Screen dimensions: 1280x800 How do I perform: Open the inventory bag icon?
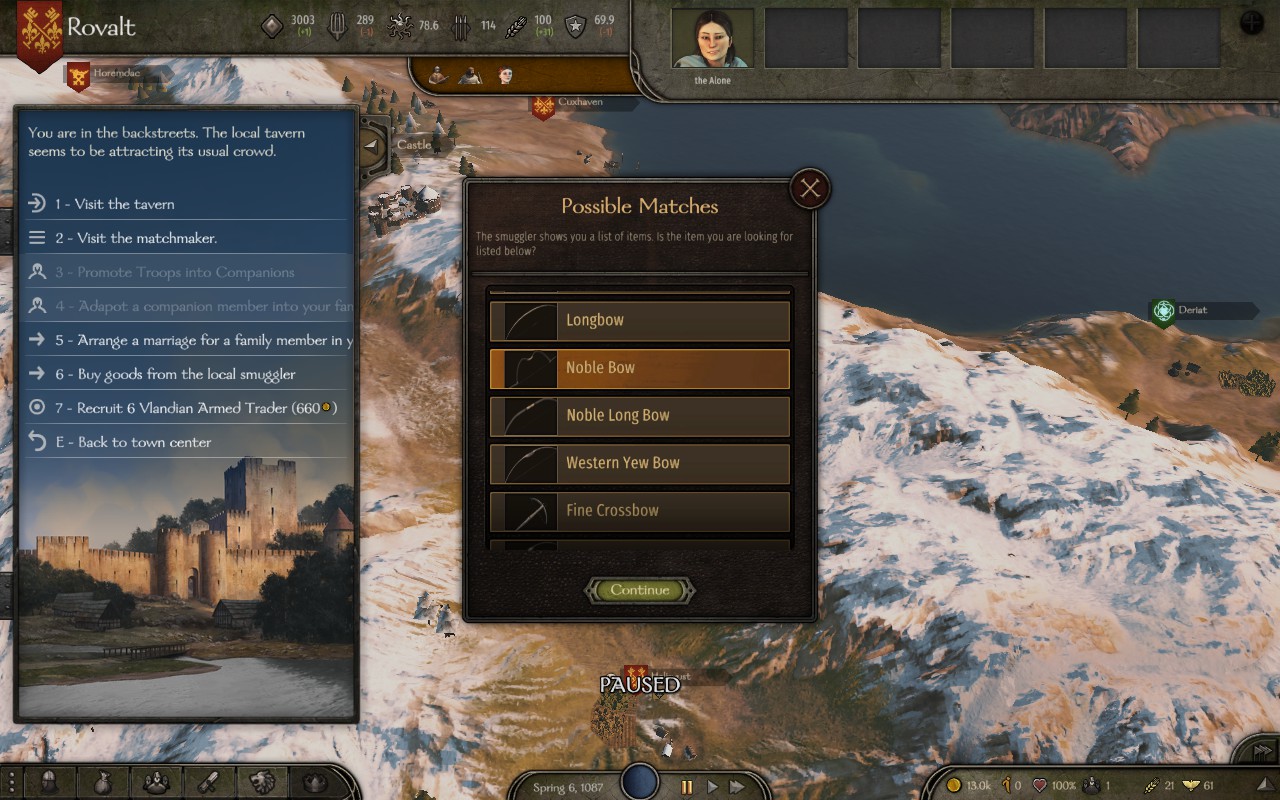[103, 782]
